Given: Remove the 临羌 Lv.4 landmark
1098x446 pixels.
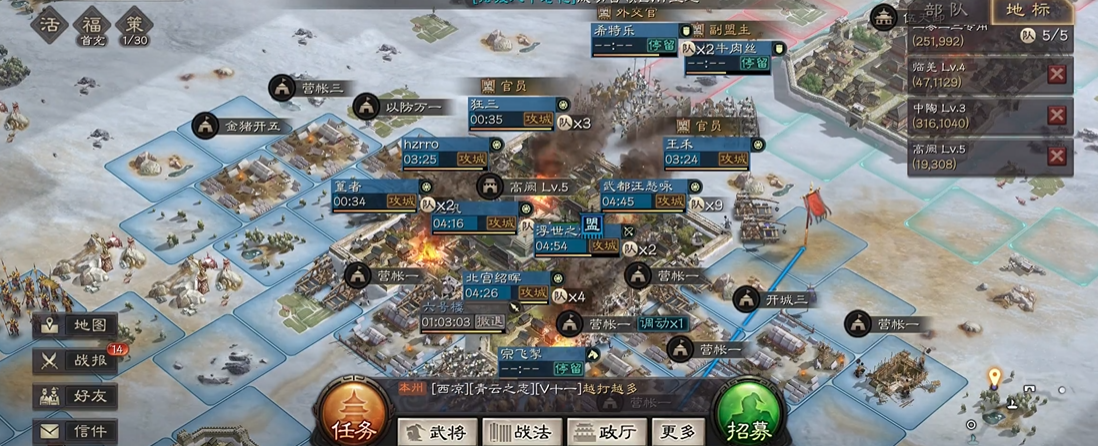Looking at the screenshot, I should 1056,74.
